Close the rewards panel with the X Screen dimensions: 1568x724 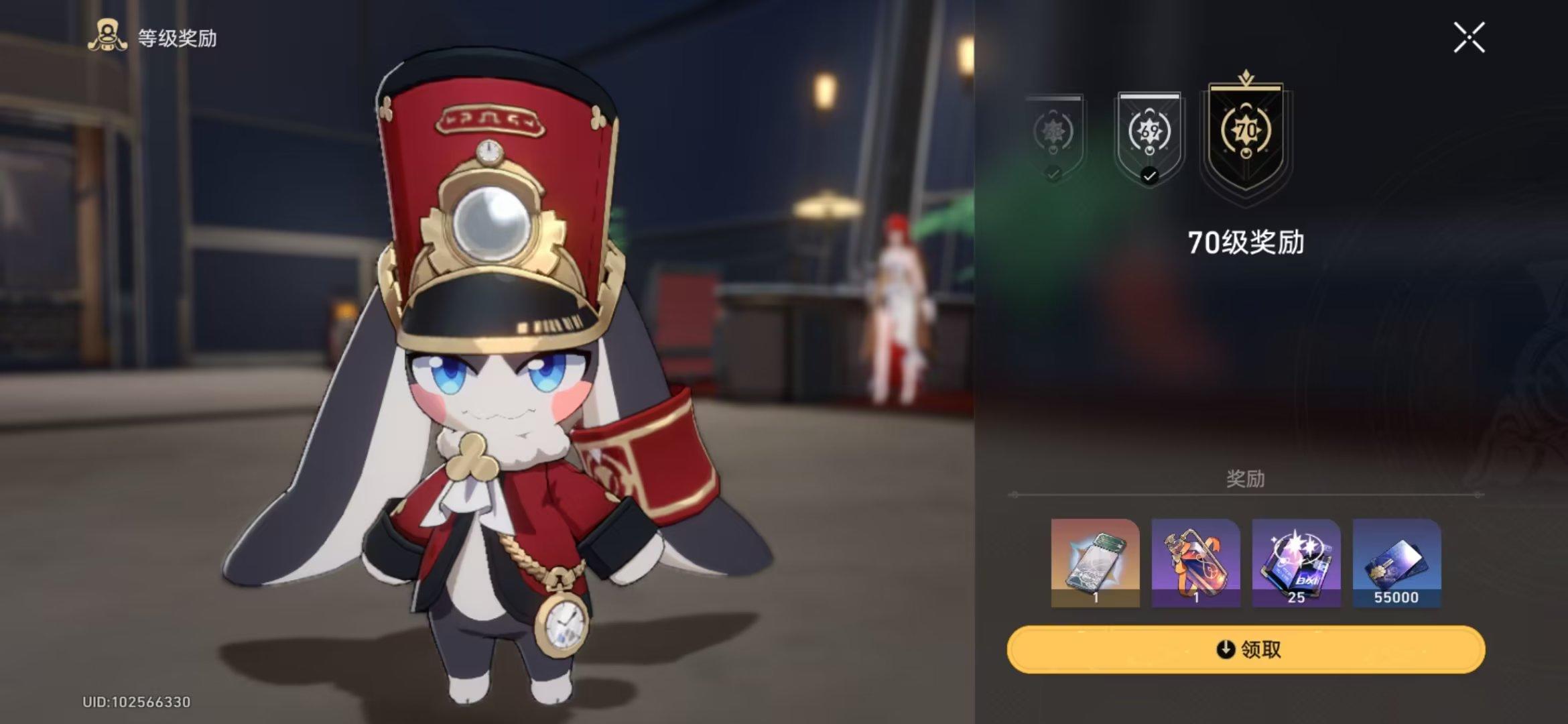click(1469, 38)
